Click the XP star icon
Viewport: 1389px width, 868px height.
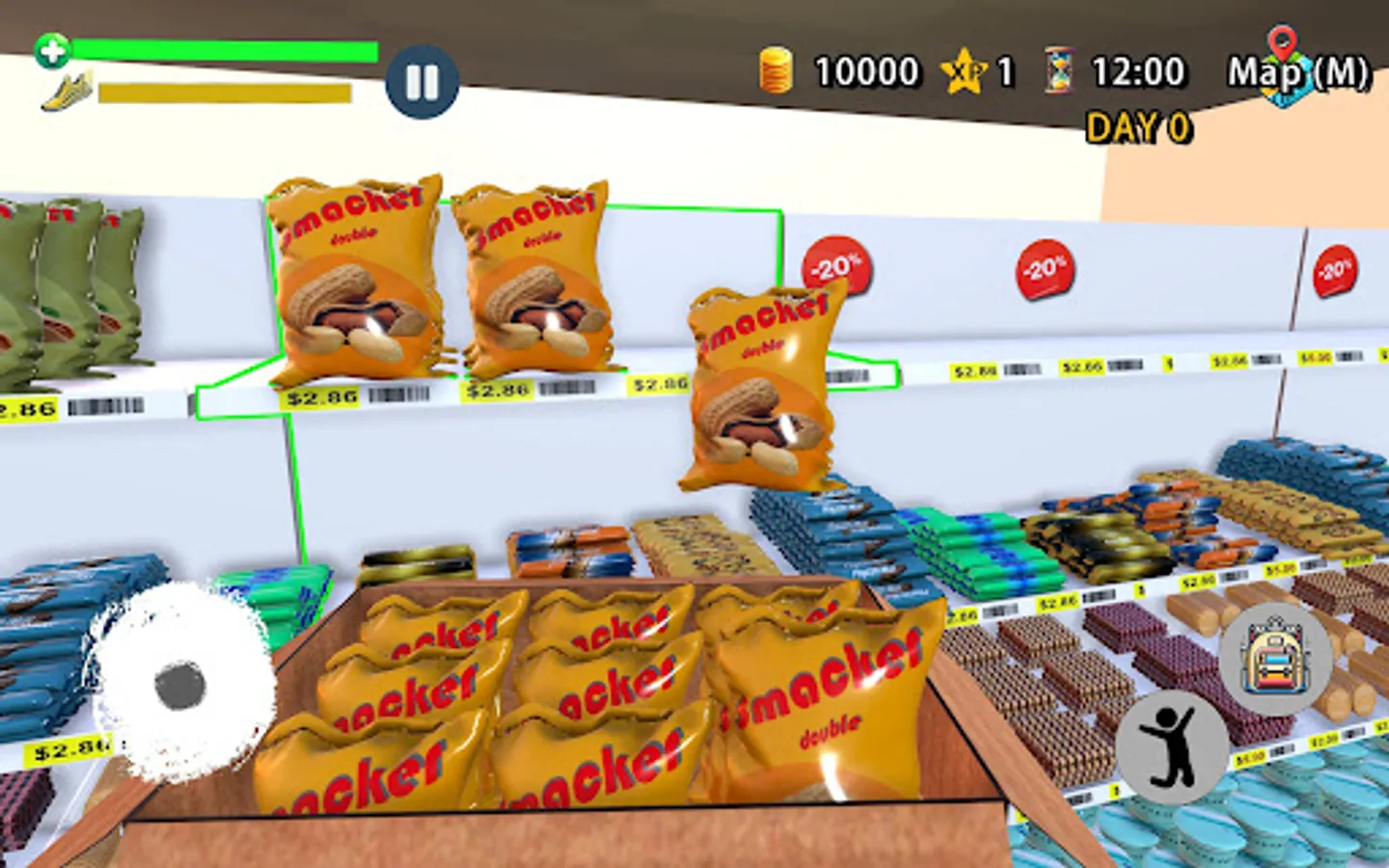pos(963,68)
